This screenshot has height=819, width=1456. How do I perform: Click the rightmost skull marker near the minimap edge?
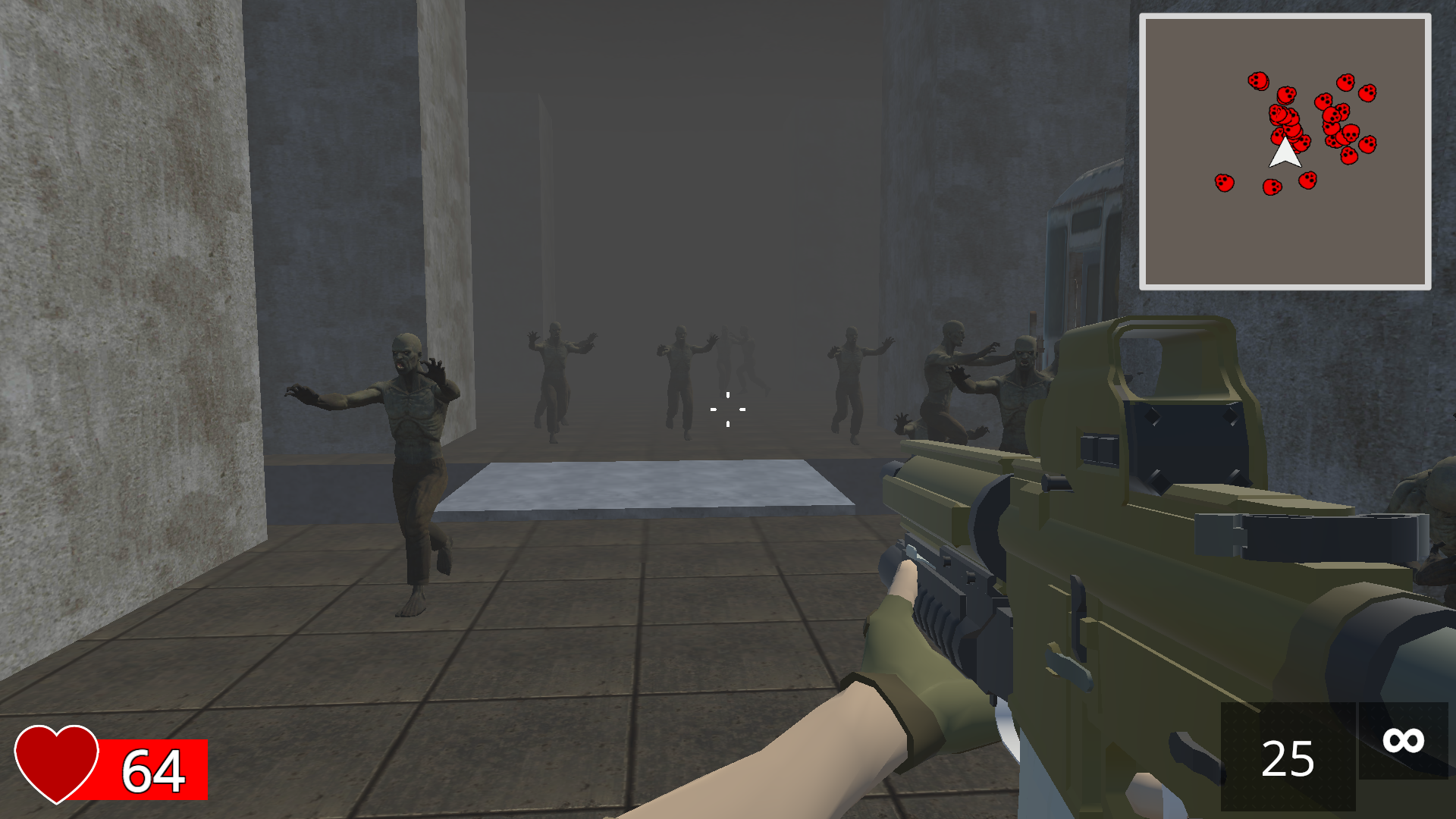coord(1369,94)
